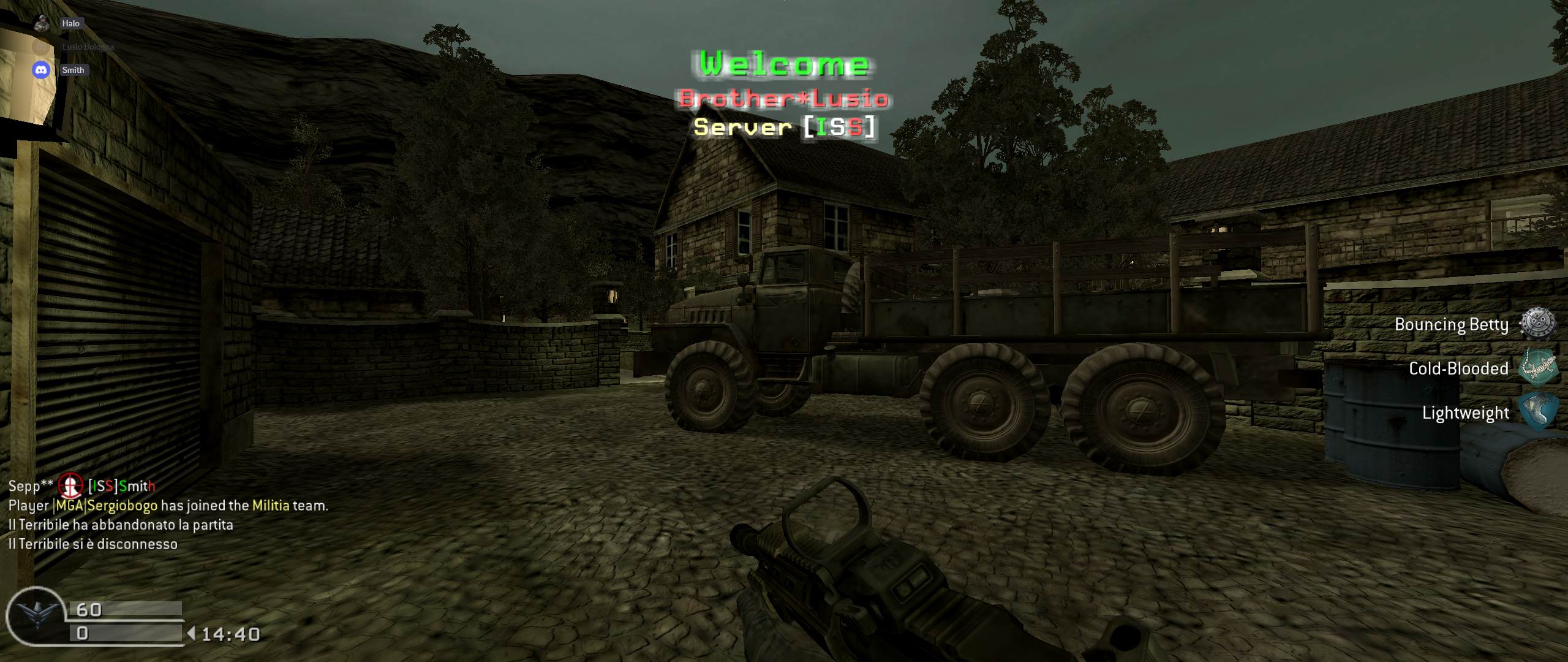Image resolution: width=1568 pixels, height=662 pixels.
Task: Open Halo's avatar in the Discord overlay
Action: [42, 23]
